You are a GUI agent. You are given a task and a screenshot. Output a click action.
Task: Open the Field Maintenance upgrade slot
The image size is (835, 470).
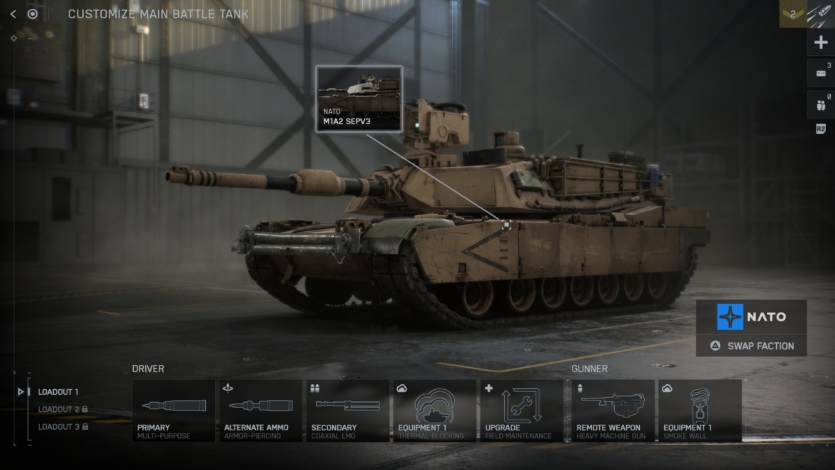(521, 410)
